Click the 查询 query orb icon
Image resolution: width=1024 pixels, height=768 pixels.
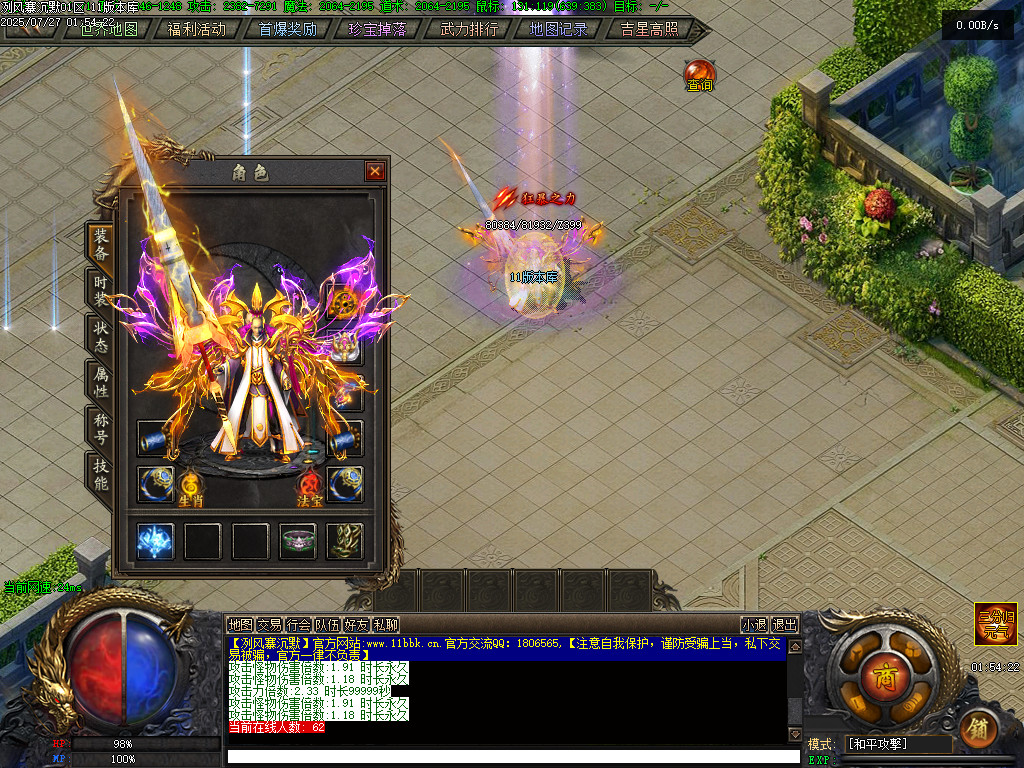700,75
